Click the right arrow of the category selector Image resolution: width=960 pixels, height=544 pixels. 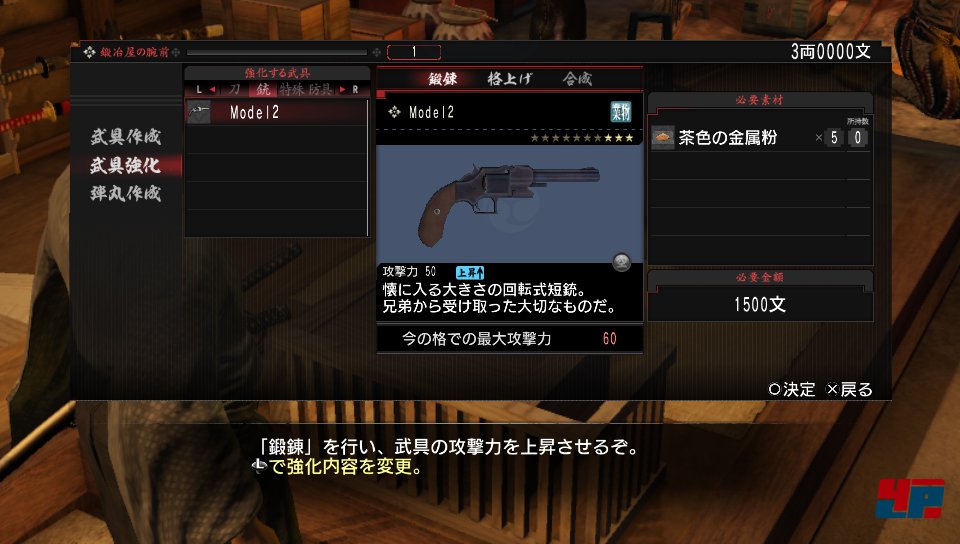click(343, 90)
